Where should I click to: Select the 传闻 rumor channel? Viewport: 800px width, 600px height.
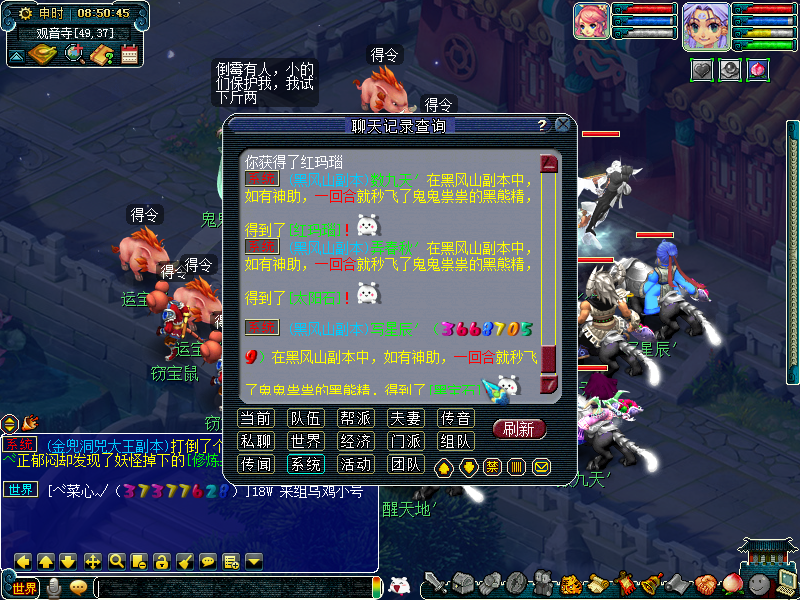click(x=256, y=464)
